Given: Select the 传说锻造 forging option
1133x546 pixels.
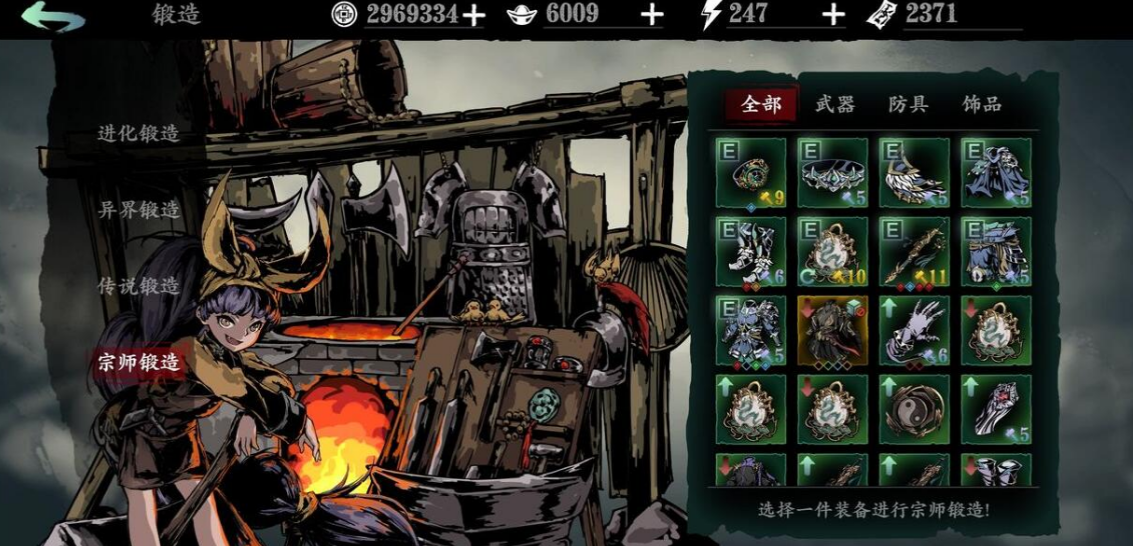Looking at the screenshot, I should point(138,286).
